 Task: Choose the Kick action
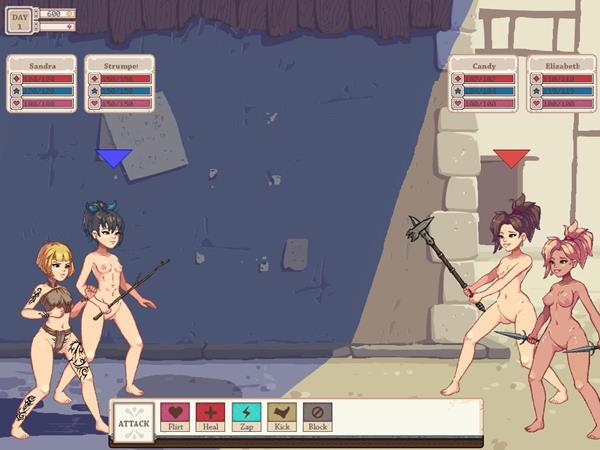point(282,415)
